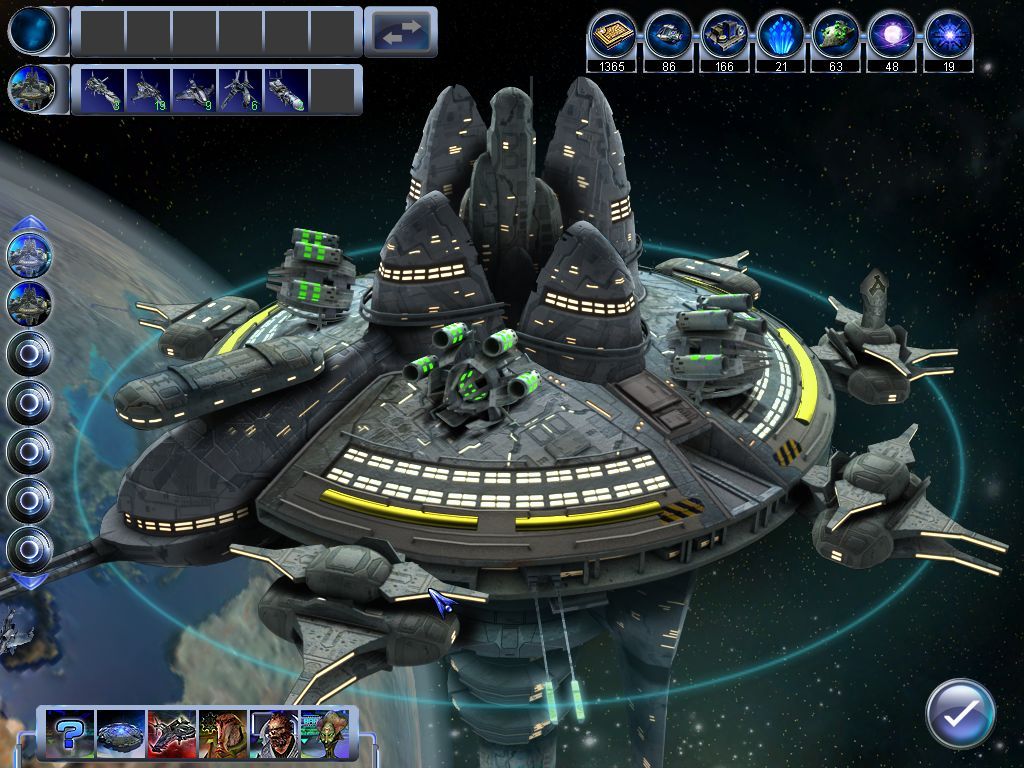The image size is (1024, 768).
Task: Select the space station portrait beside the ship row
Action: [30, 89]
